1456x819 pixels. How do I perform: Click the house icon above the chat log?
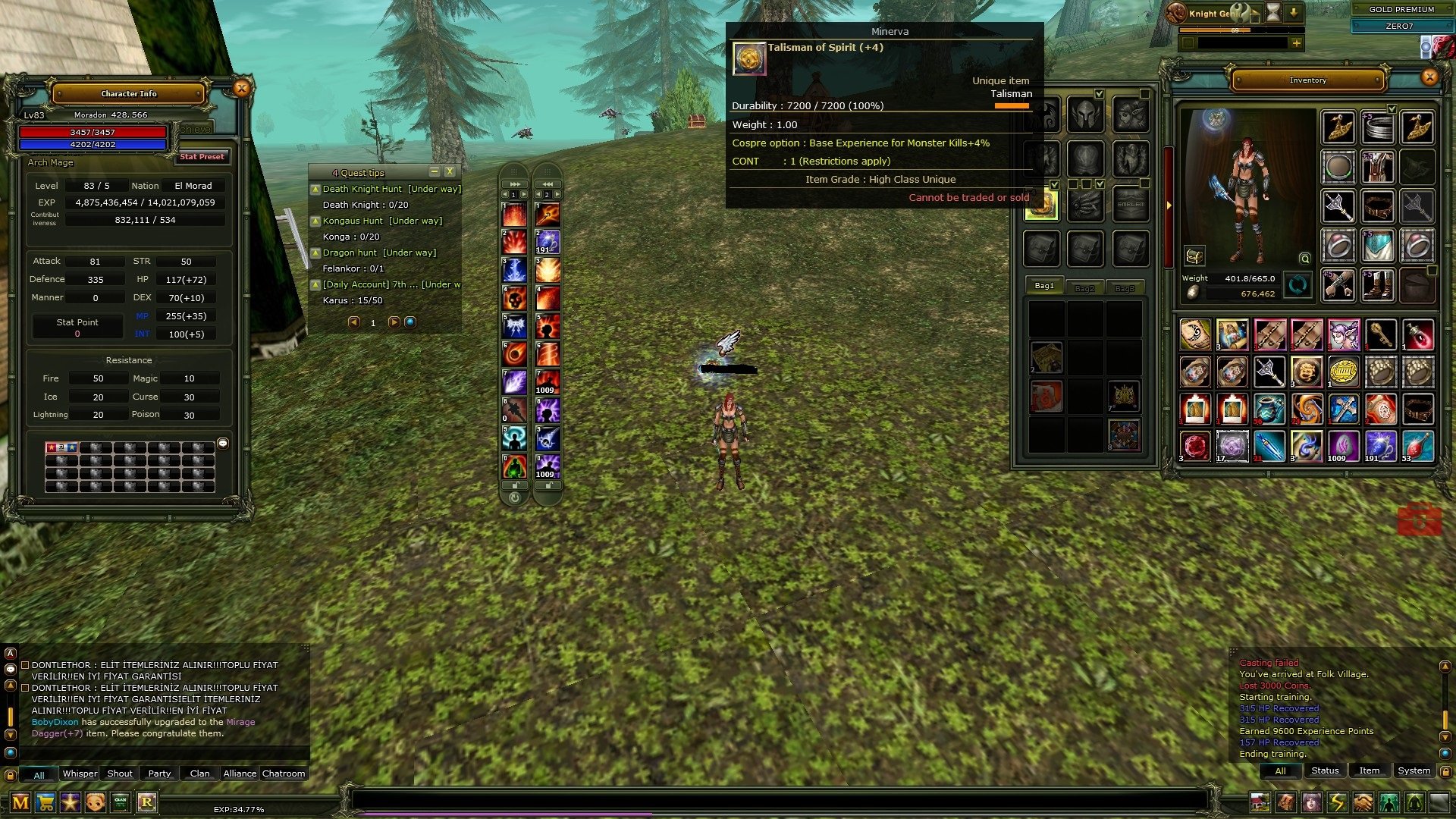[1260, 802]
